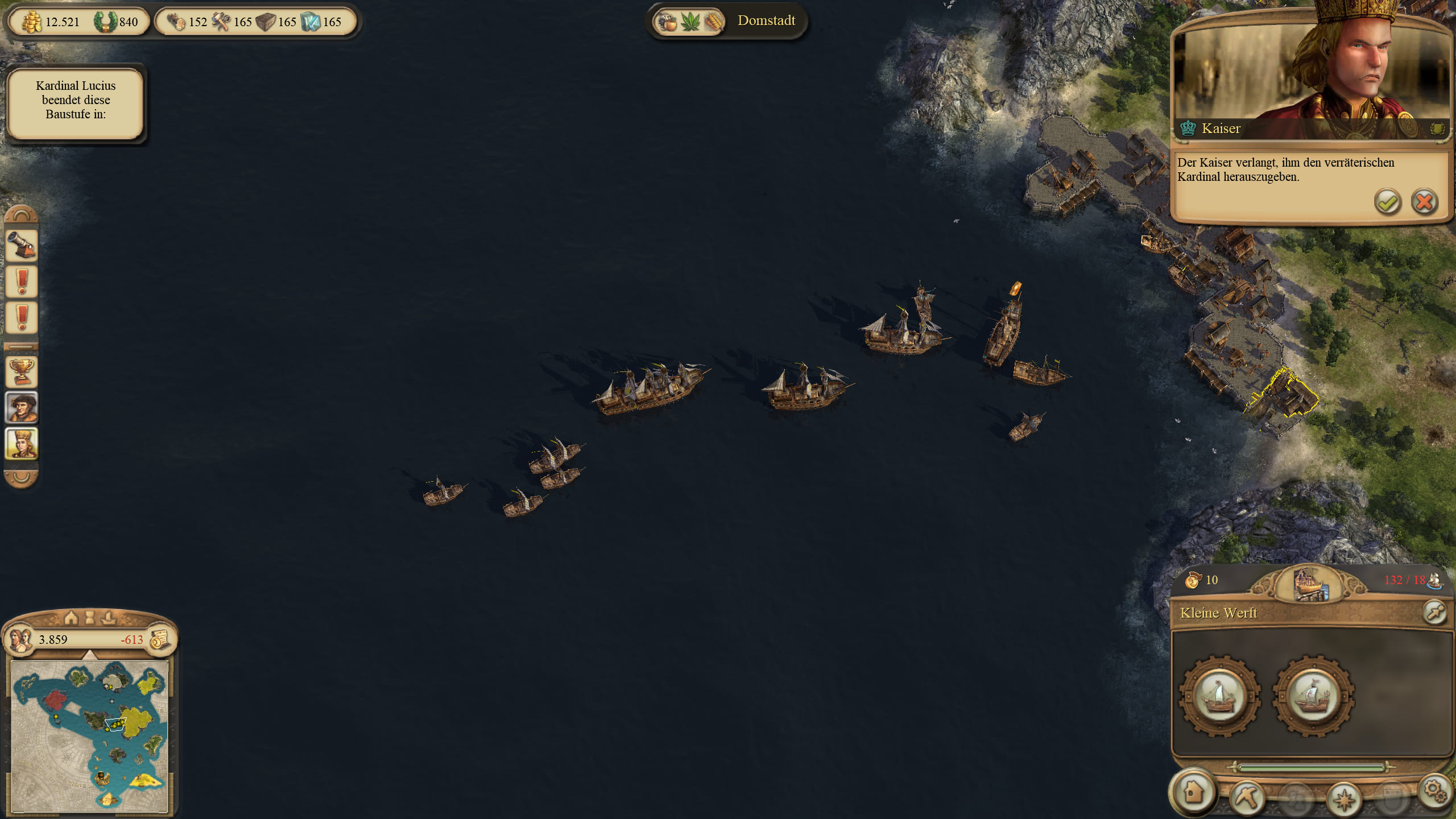Decline the Kaiser's demand with the red X

pos(1424,202)
